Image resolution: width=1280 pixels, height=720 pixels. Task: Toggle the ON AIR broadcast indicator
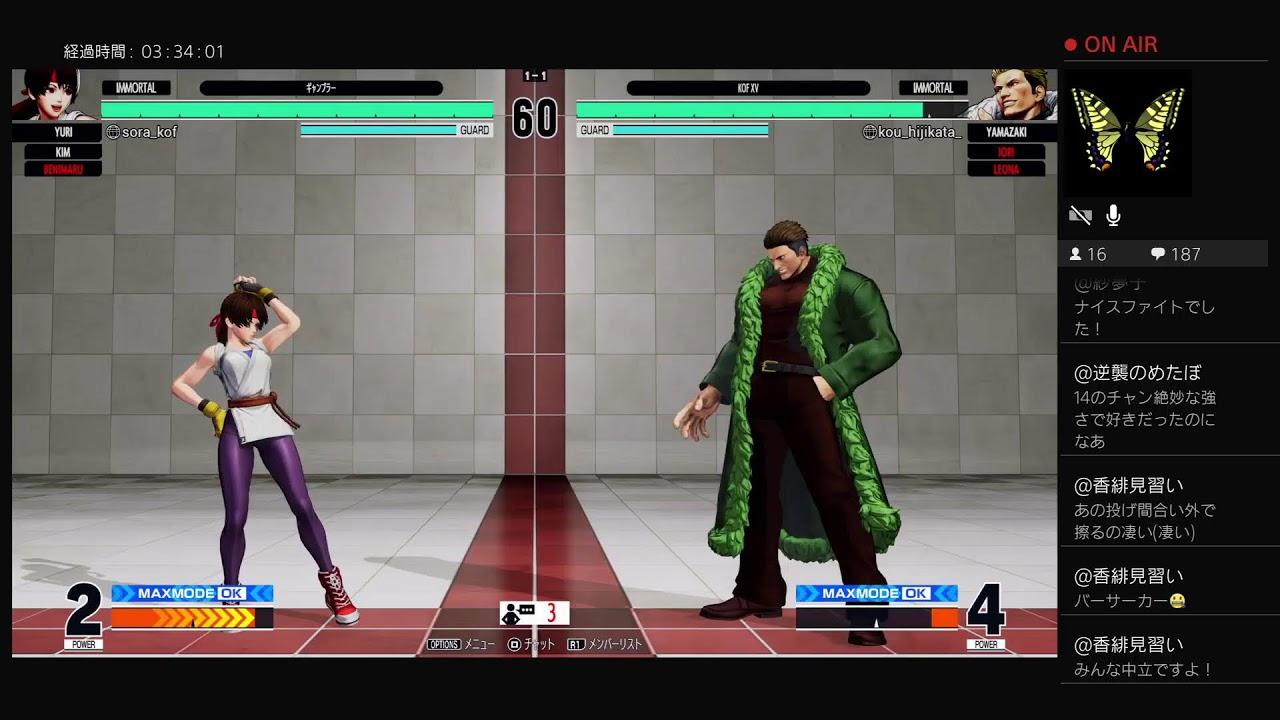[x=1113, y=44]
